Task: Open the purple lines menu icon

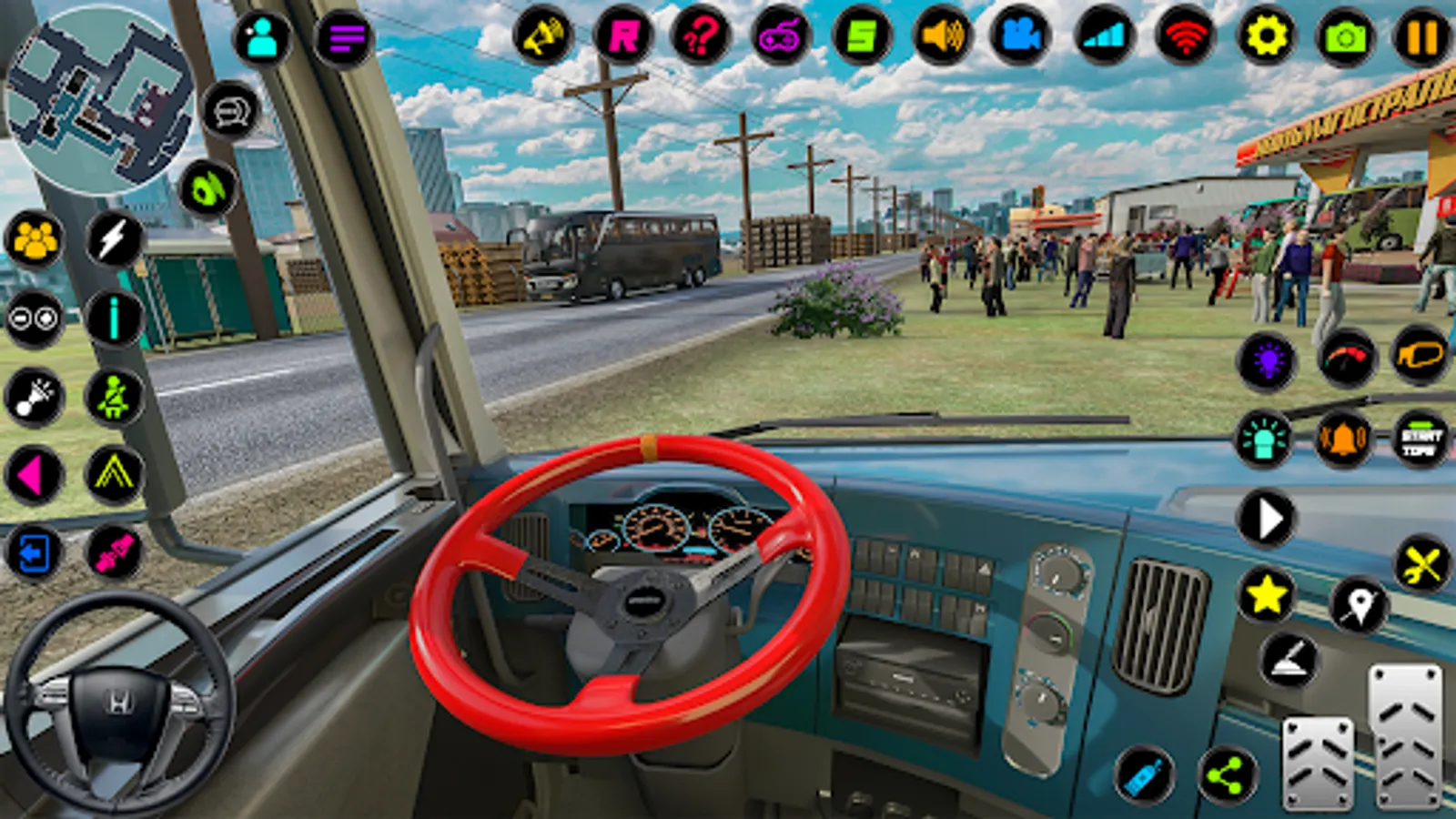Action: tap(346, 38)
